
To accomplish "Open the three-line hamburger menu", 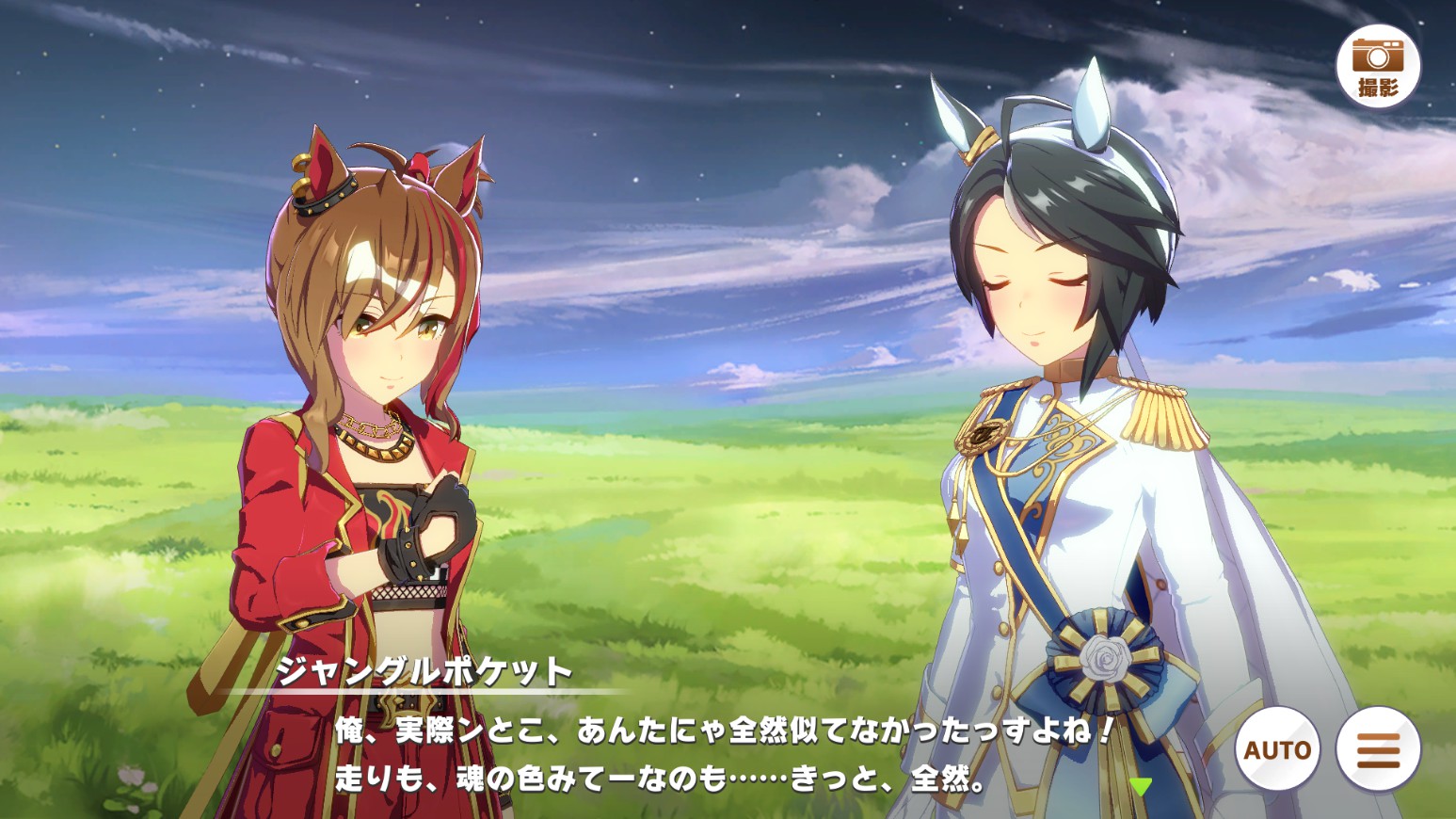I will point(1378,749).
